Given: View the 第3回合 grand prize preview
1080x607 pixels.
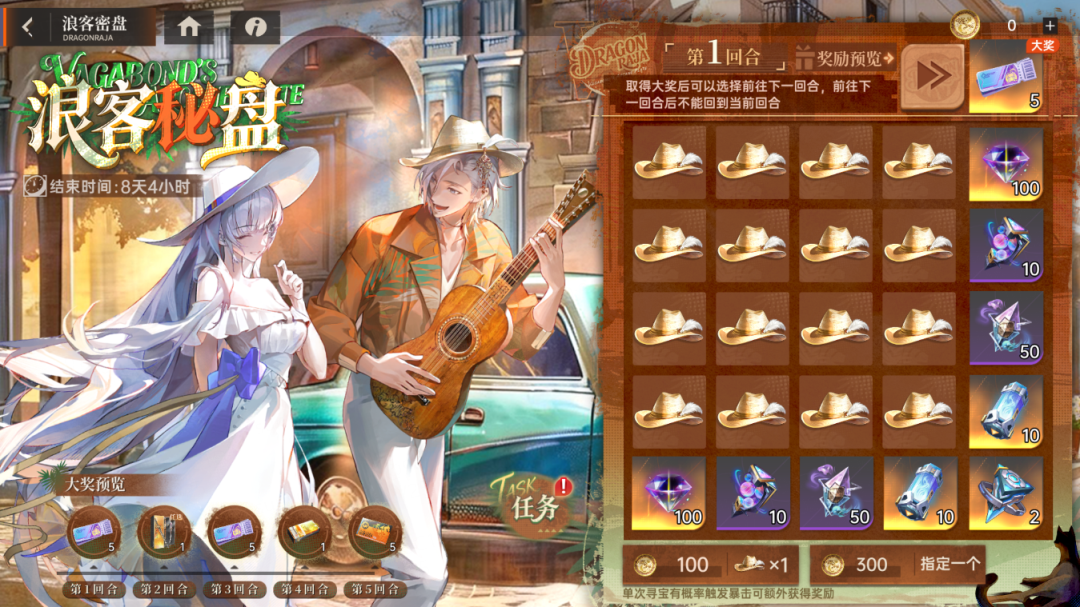Looking at the screenshot, I should [234, 532].
